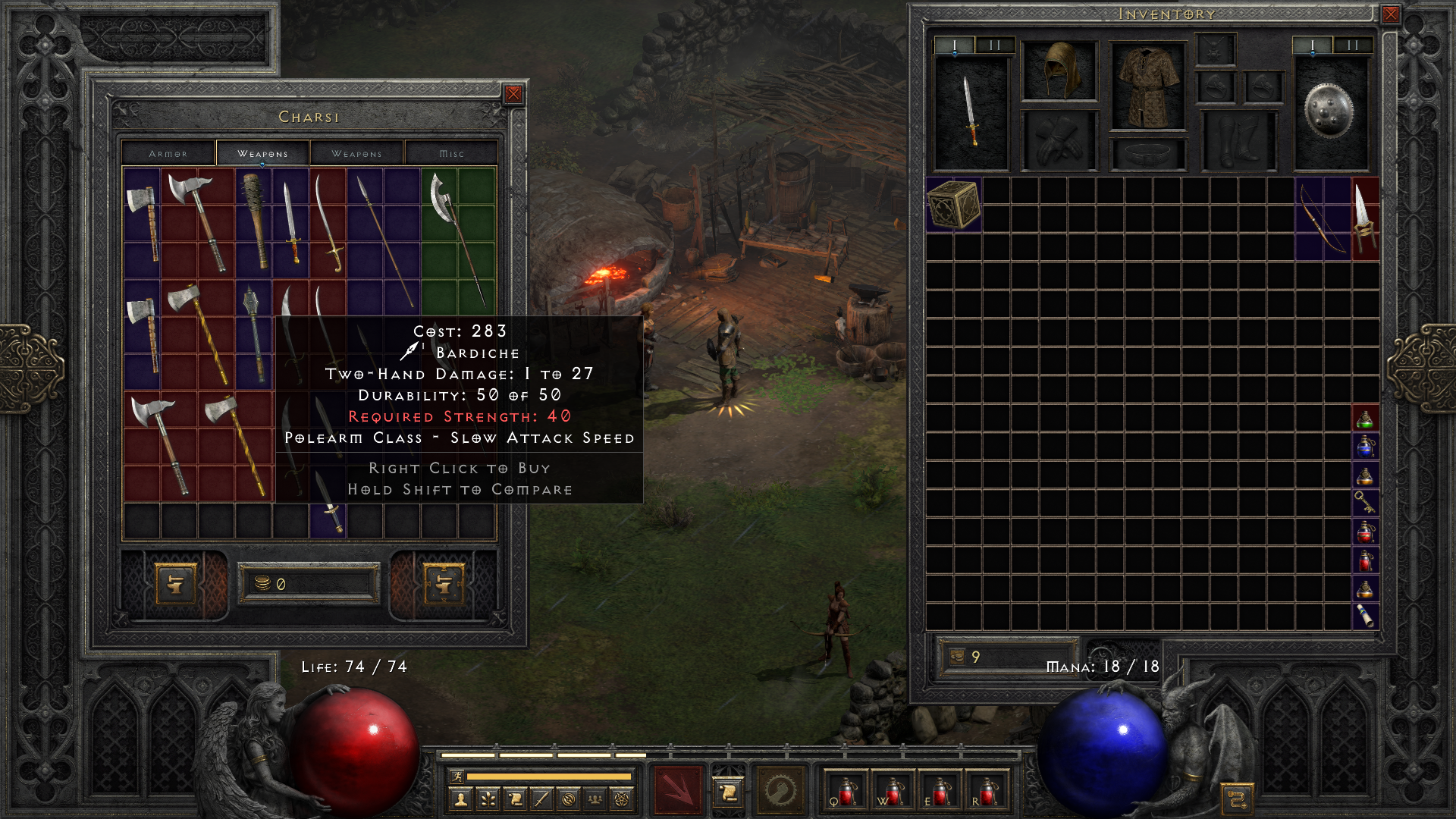Select the bow in the inventory grid
Viewport: 1456px width, 819px height.
[1323, 218]
